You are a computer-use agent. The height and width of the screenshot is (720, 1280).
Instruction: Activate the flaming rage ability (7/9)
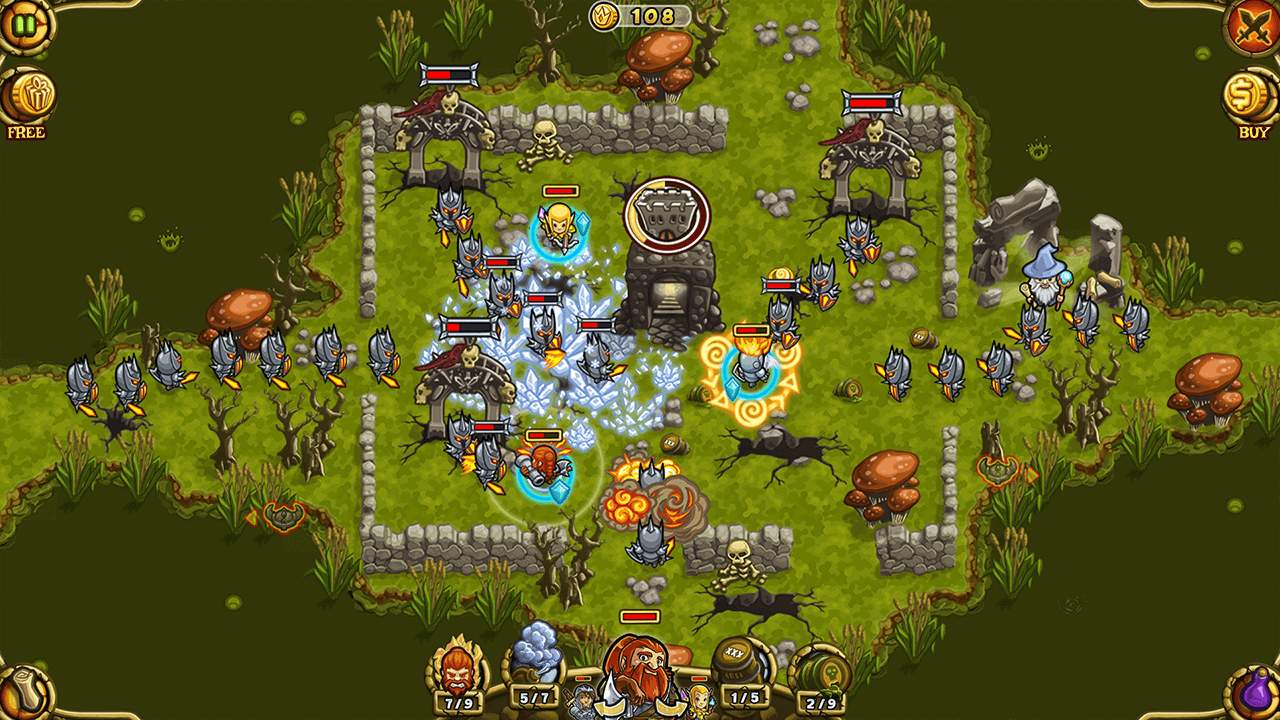[456, 666]
